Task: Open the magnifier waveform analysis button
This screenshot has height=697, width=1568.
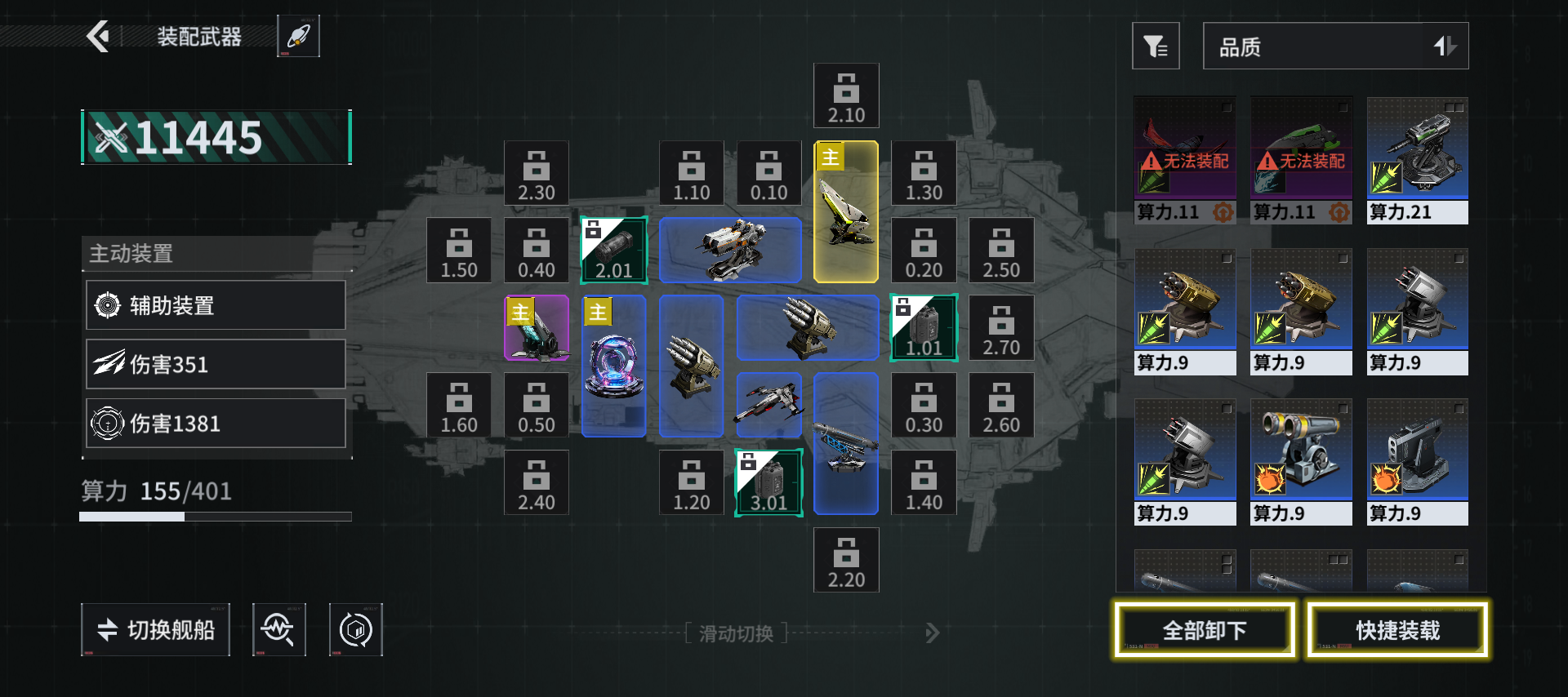Action: [278, 629]
